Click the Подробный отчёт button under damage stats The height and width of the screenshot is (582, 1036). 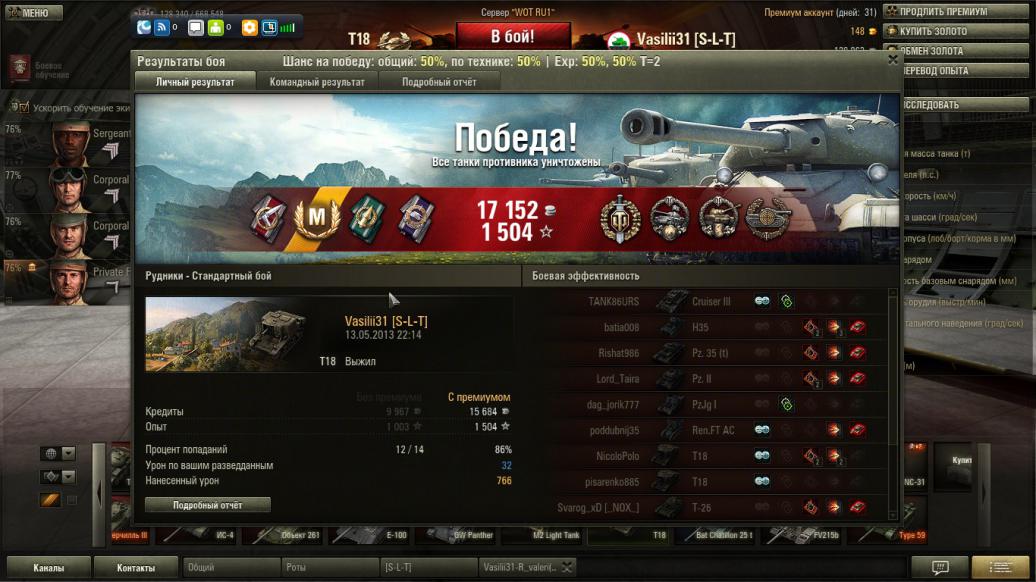coord(207,505)
